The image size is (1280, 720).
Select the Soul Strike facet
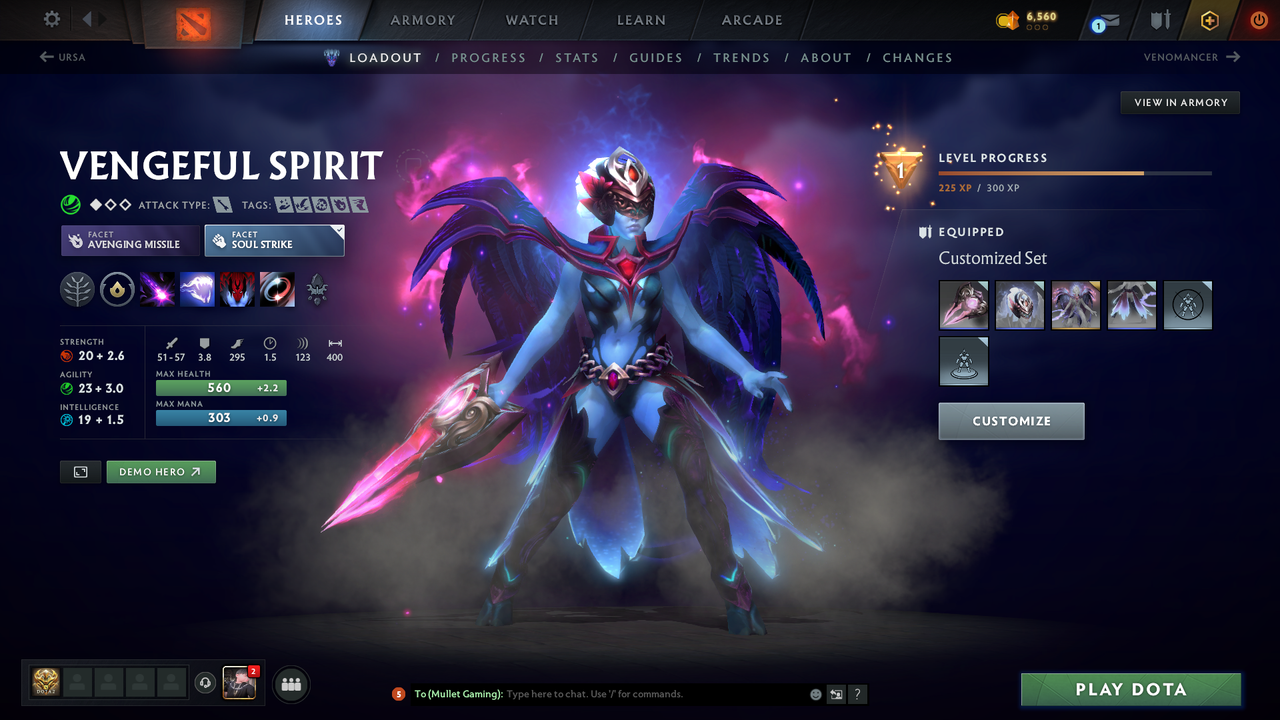(274, 240)
